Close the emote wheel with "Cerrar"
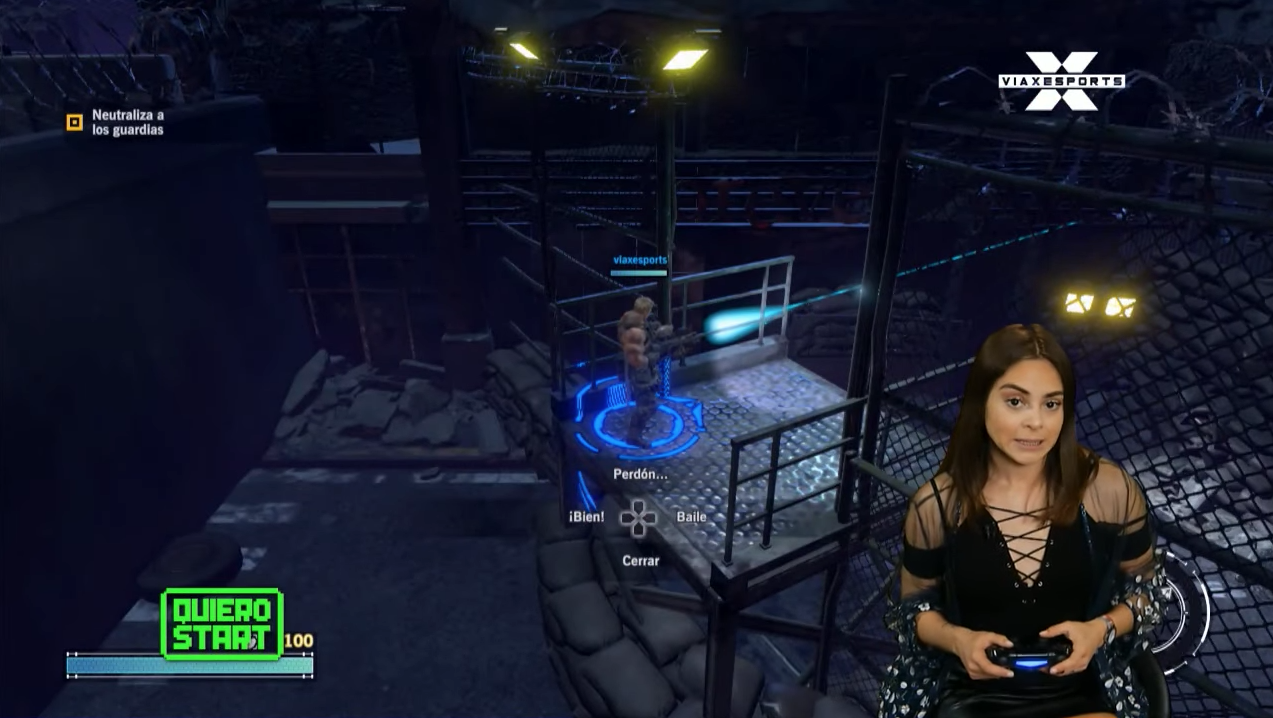Viewport: 1273px width, 718px height. [x=640, y=561]
